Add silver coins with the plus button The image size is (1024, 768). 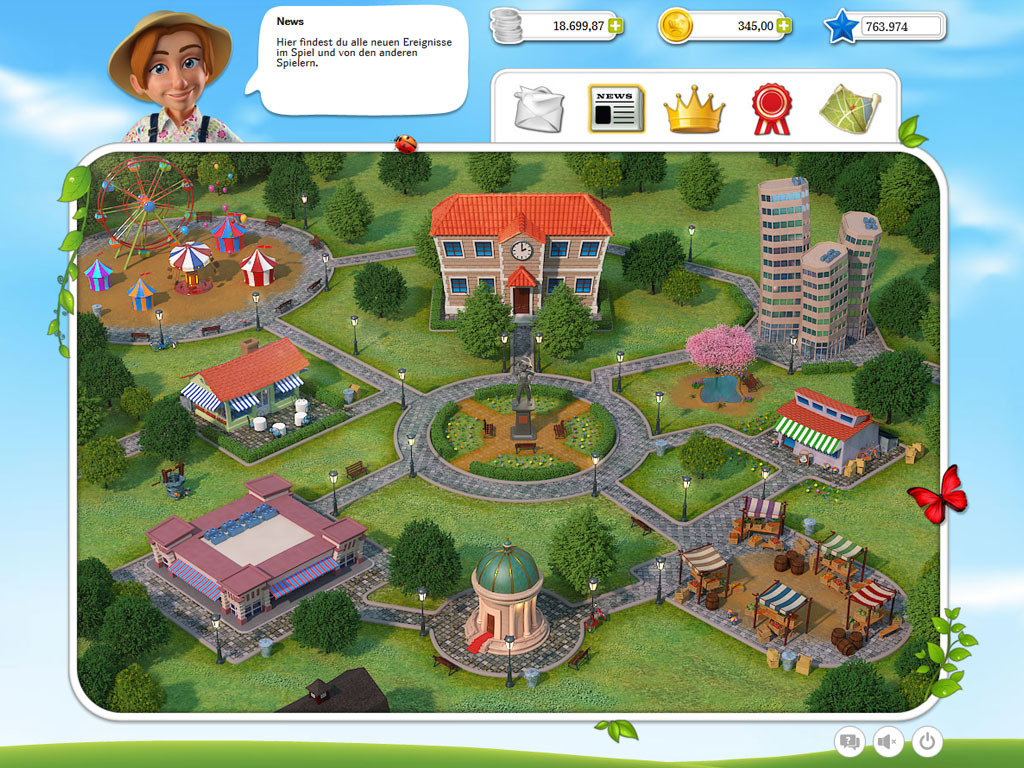point(615,26)
